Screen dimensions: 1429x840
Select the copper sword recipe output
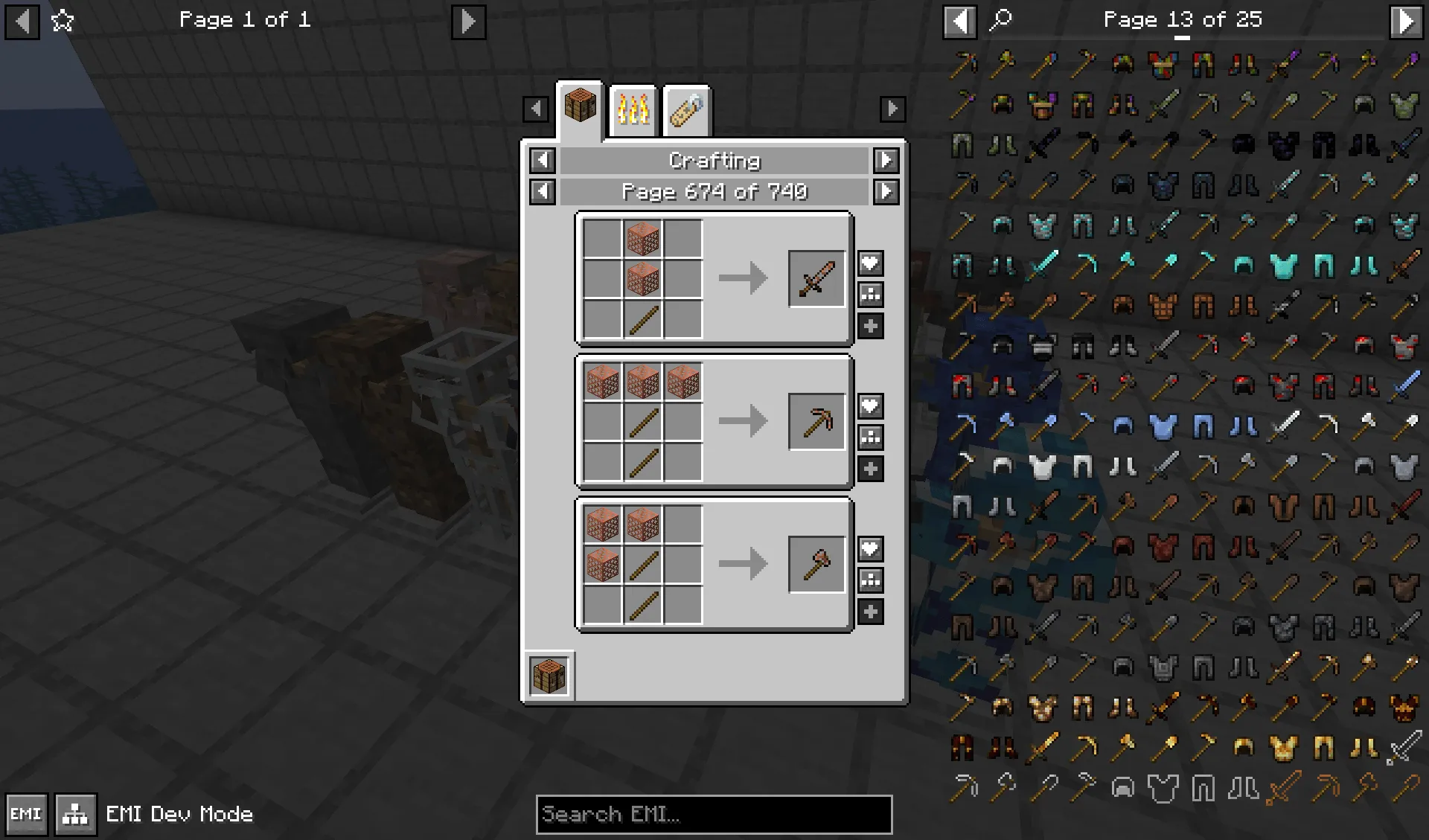pyautogui.click(x=816, y=279)
